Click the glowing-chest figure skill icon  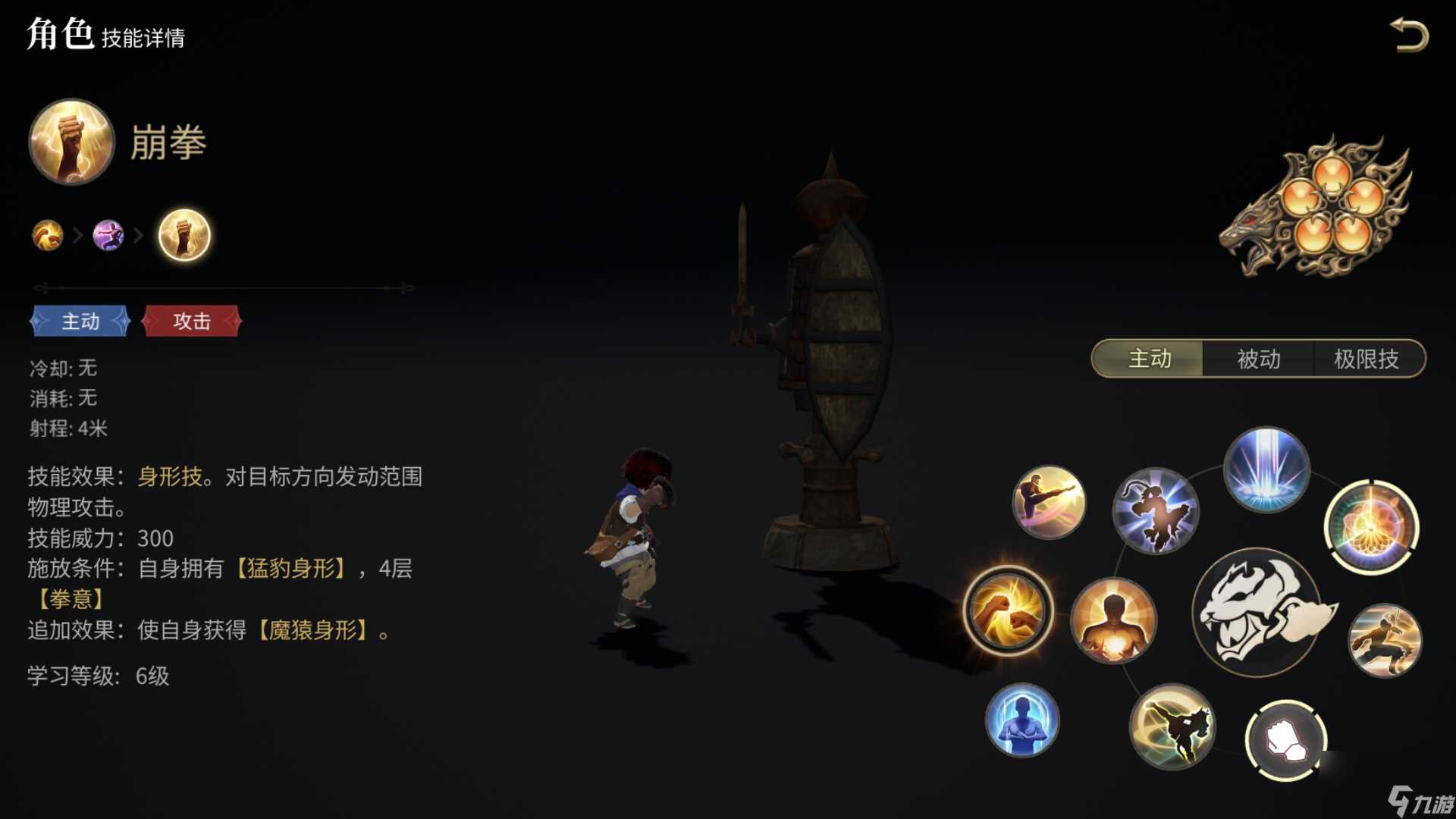(1115, 622)
